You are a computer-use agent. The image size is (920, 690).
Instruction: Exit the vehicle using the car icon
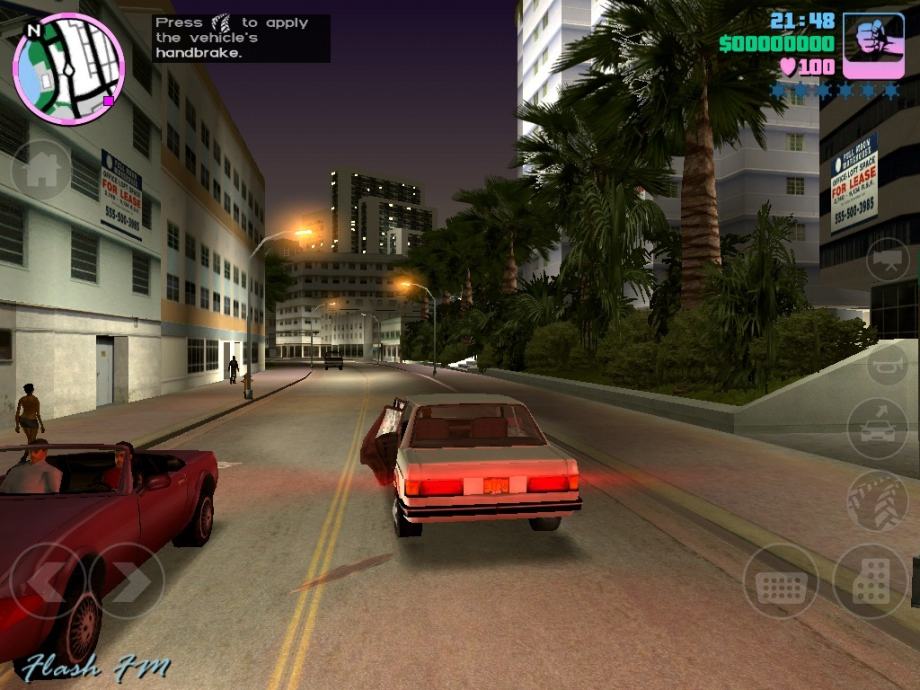877,428
